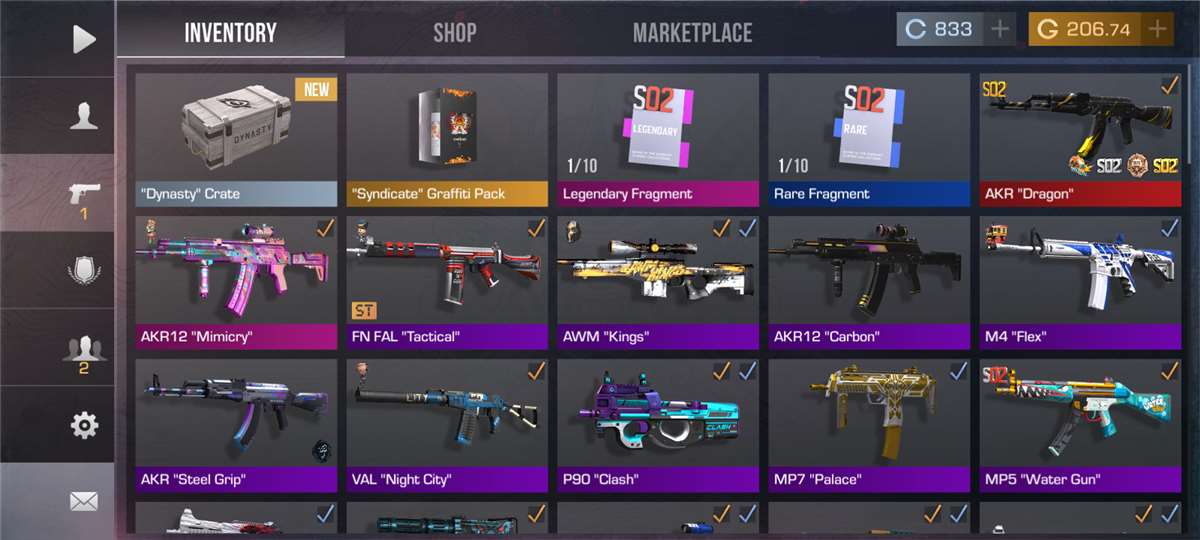This screenshot has width=1200, height=540.
Task: Open the Marketplace tab
Action: 692,32
